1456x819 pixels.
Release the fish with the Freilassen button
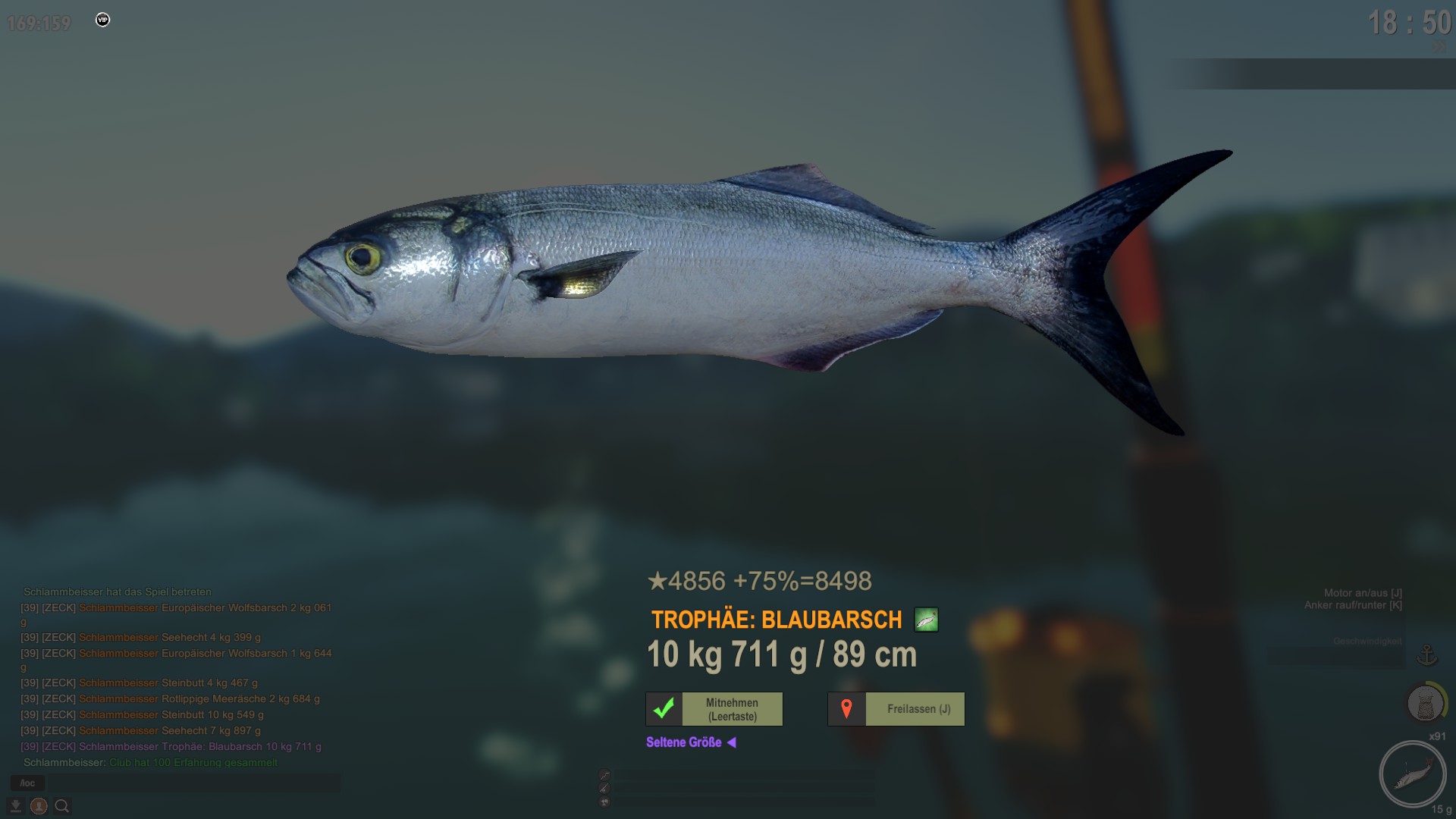(896, 709)
